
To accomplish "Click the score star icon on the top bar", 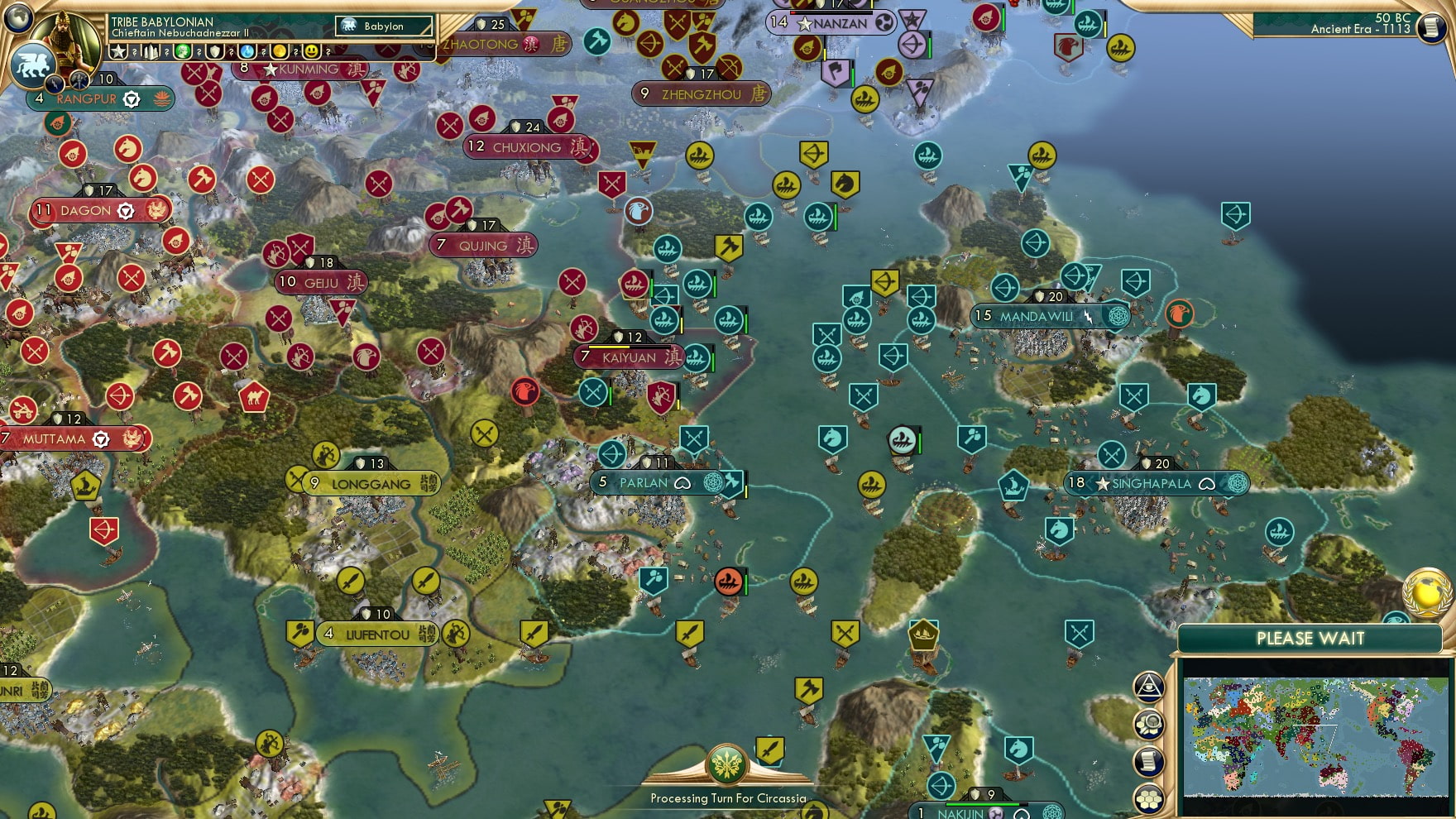I will [x=119, y=51].
